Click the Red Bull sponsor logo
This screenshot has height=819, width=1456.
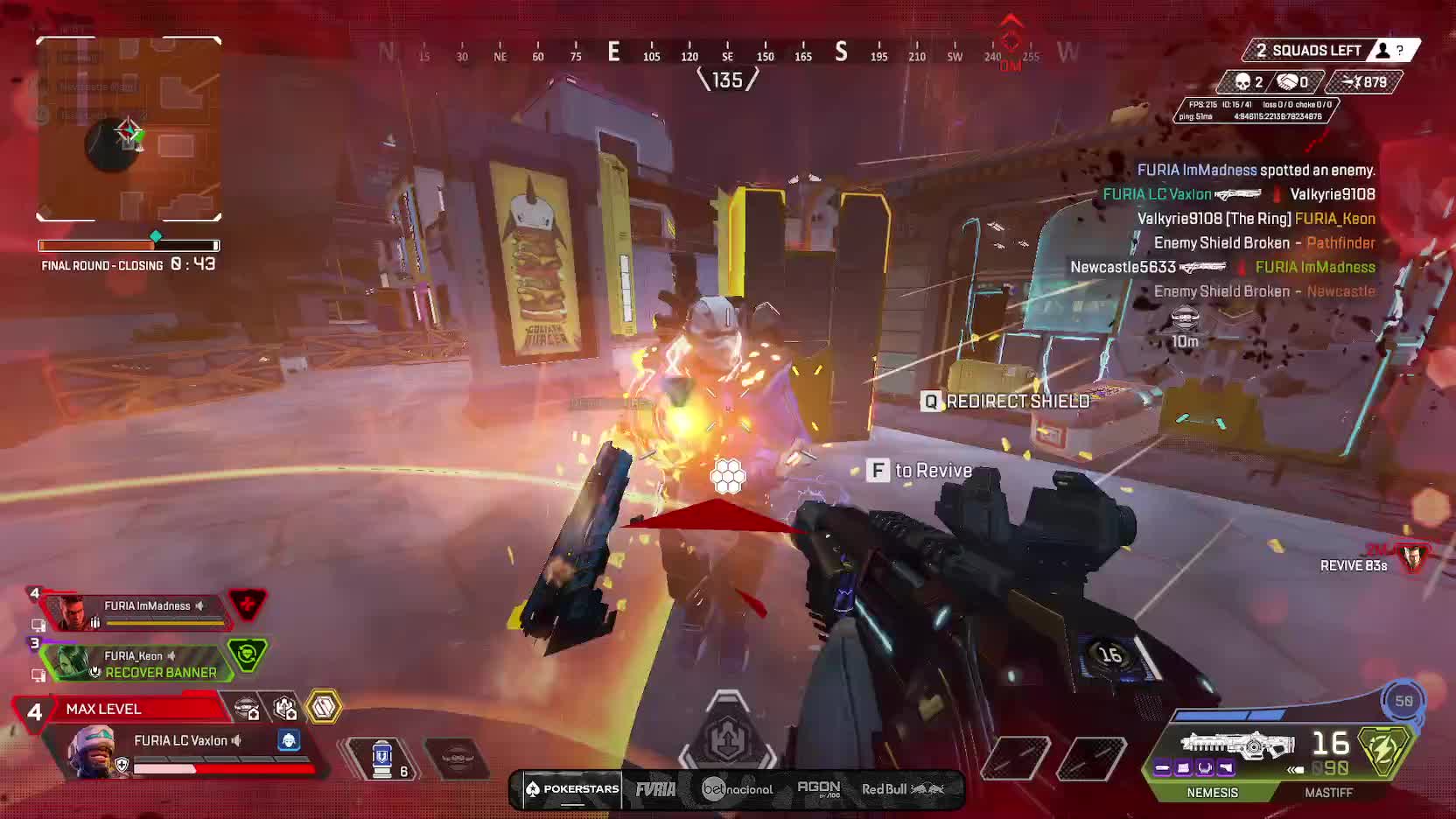point(902,789)
